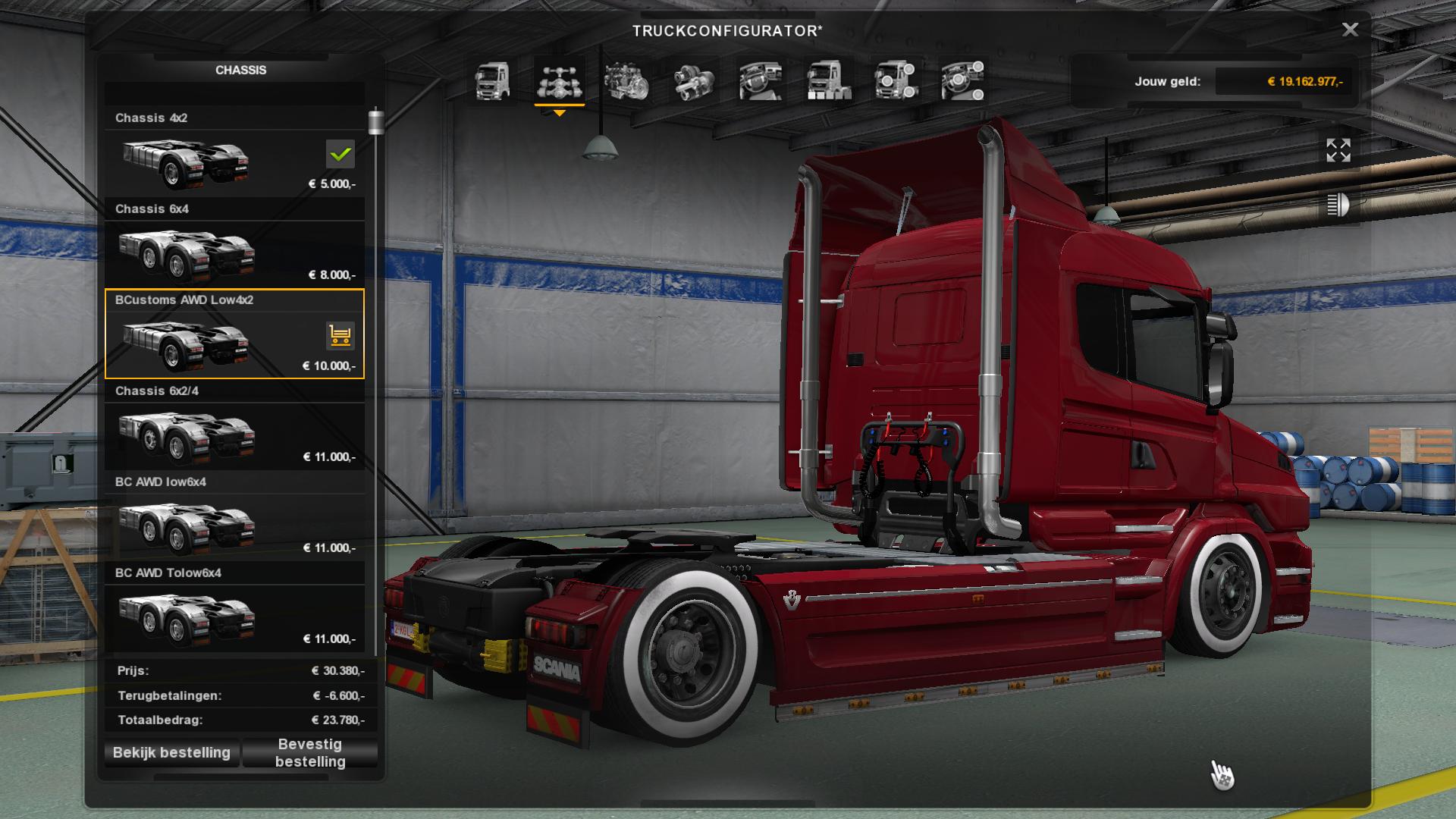Open the engine category tab
This screenshot has height=819, width=1456.
click(626, 81)
